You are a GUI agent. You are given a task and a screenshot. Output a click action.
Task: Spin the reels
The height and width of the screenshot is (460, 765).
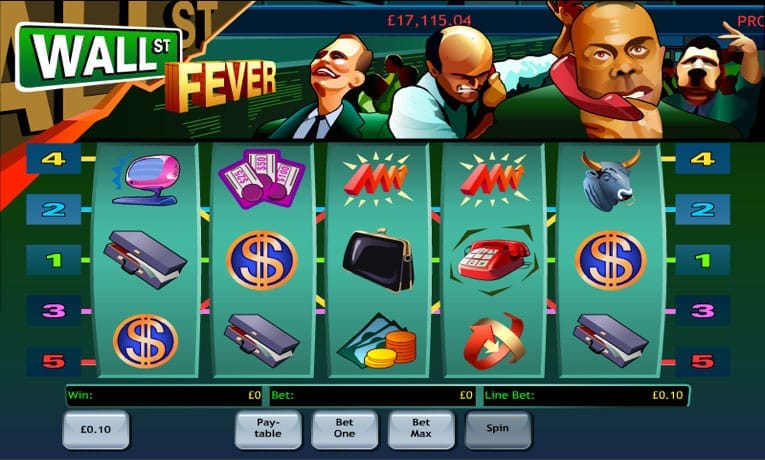[498, 429]
